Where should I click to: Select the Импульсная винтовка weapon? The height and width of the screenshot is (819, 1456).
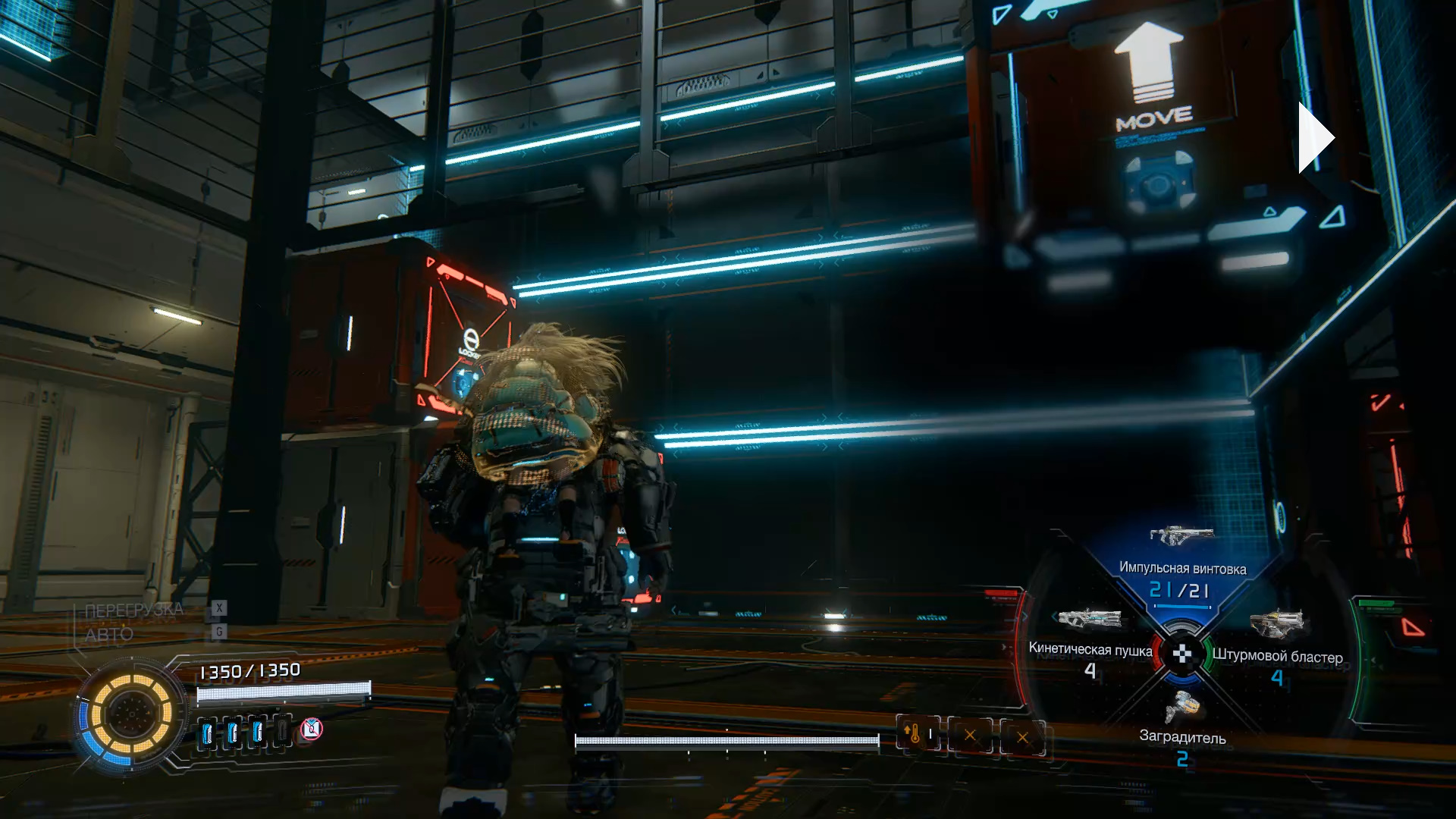coord(1181,537)
